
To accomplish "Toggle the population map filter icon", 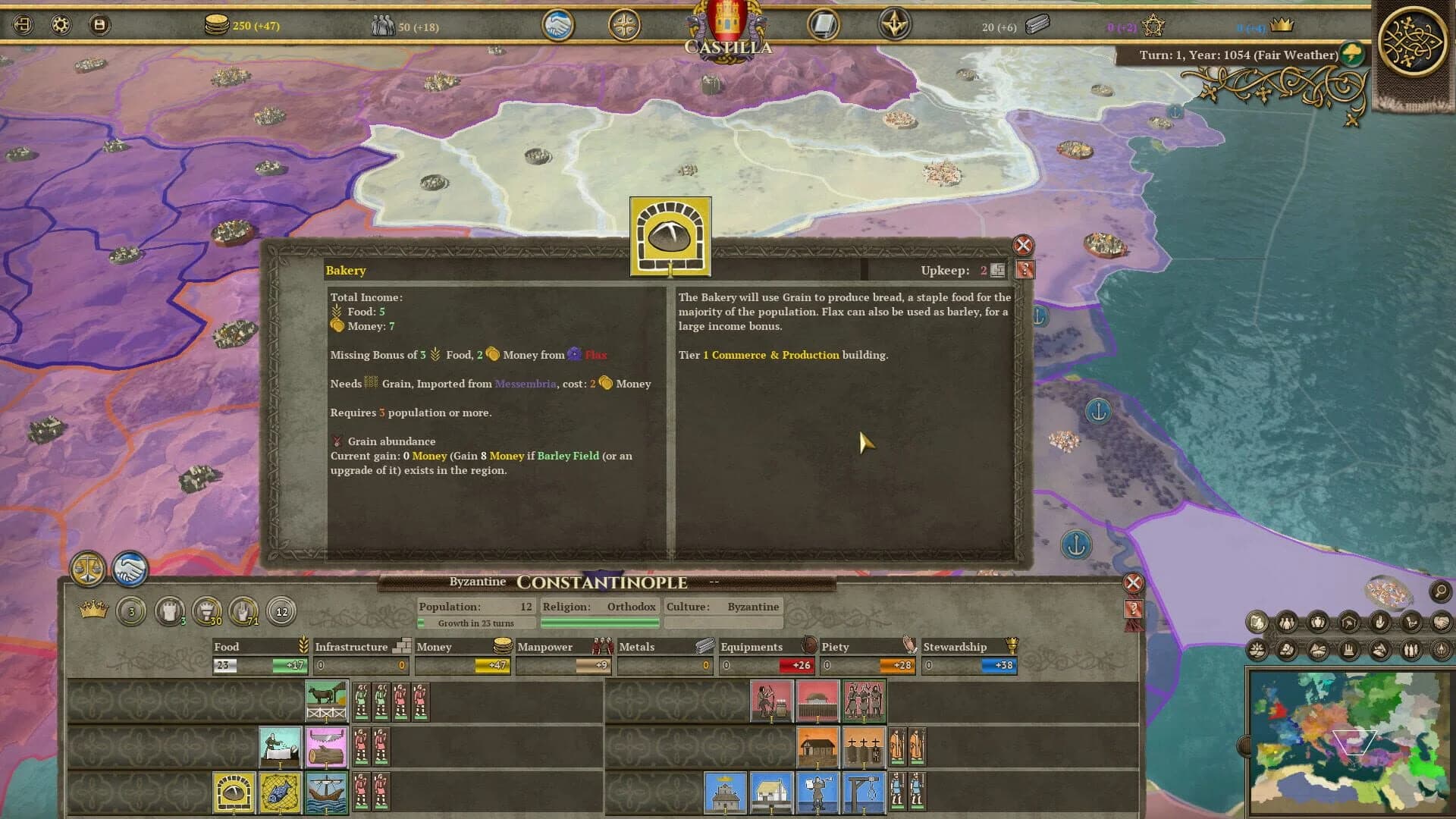I will pyautogui.click(x=1285, y=623).
